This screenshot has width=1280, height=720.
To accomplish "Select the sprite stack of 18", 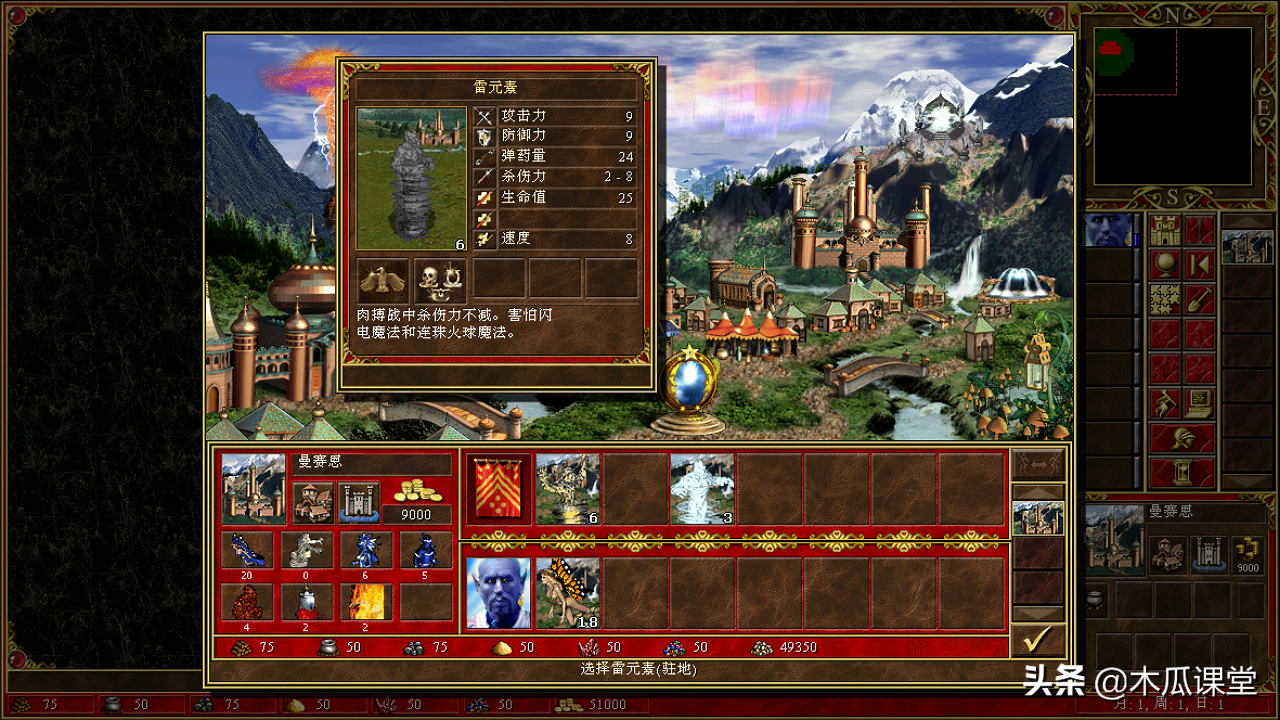I will click(567, 593).
